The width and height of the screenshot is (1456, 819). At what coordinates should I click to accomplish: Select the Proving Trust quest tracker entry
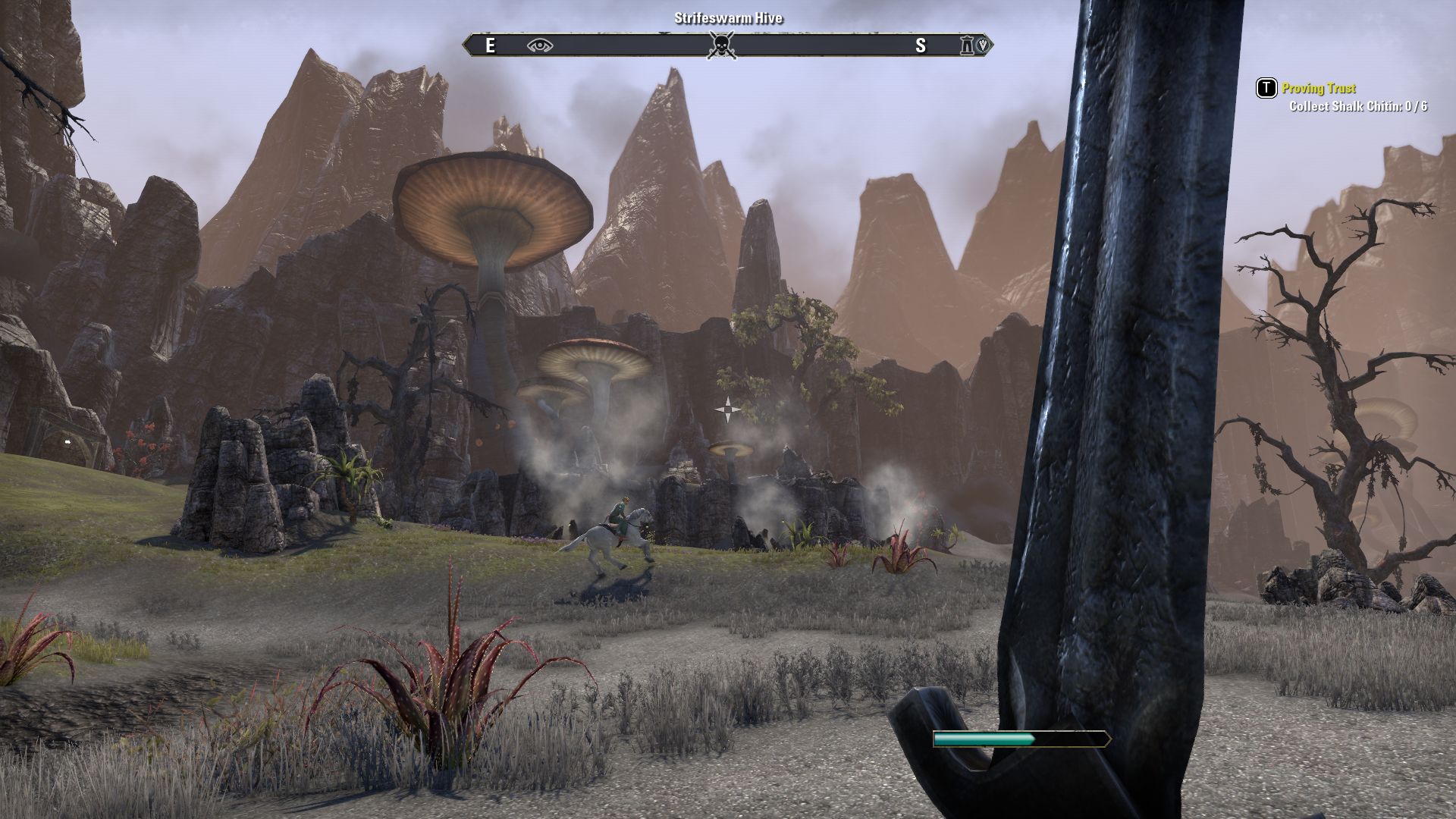[1318, 89]
